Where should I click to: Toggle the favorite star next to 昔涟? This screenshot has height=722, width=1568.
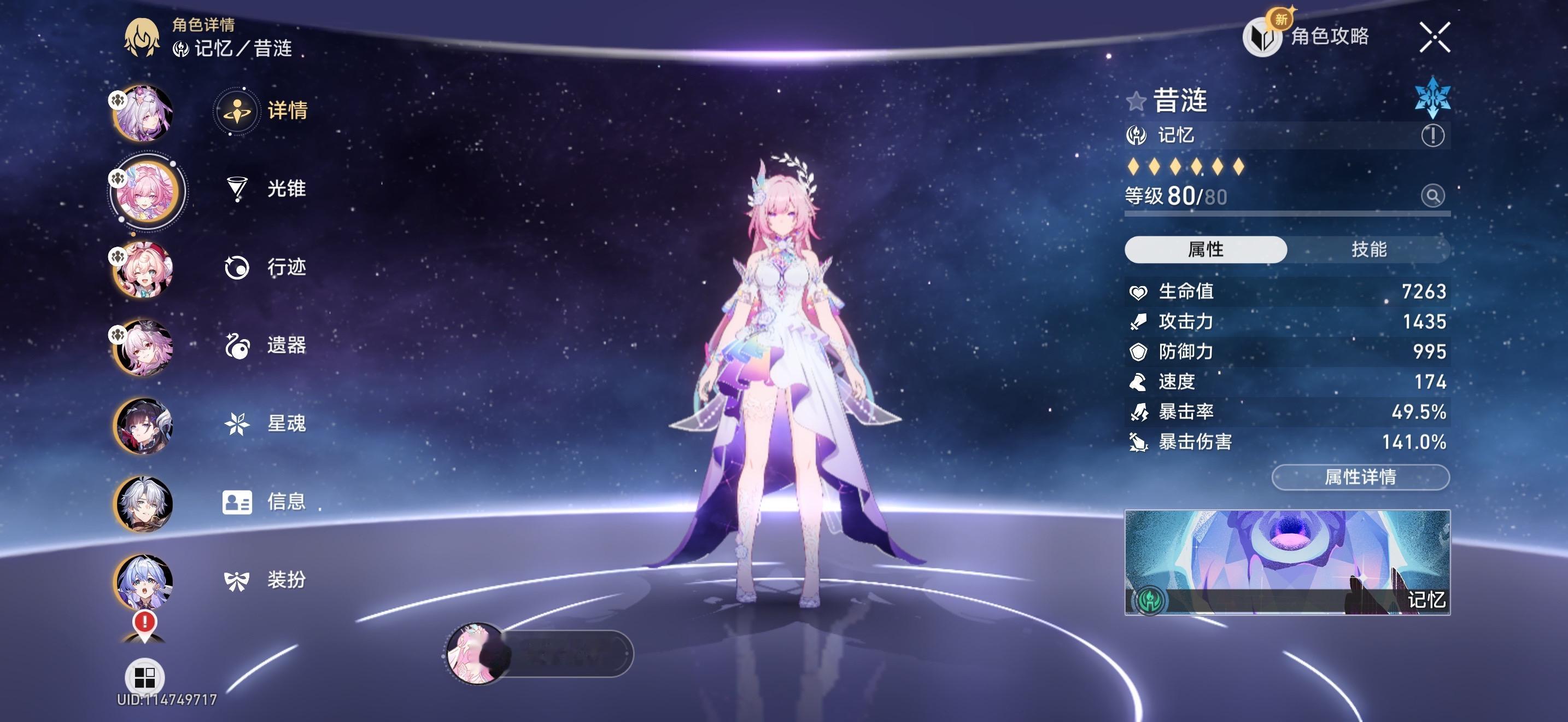pyautogui.click(x=1136, y=101)
